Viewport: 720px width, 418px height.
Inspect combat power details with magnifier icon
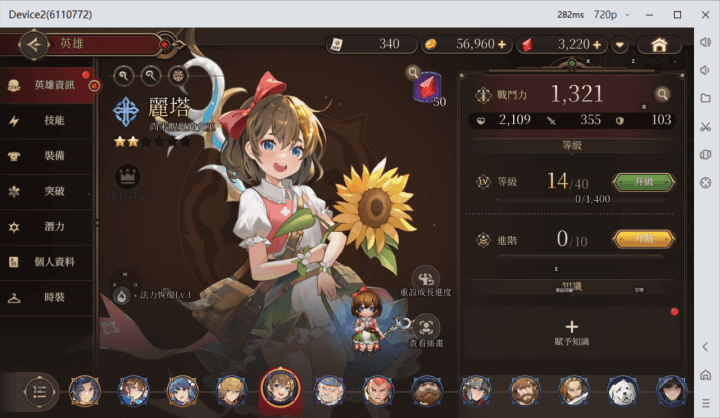click(662, 95)
